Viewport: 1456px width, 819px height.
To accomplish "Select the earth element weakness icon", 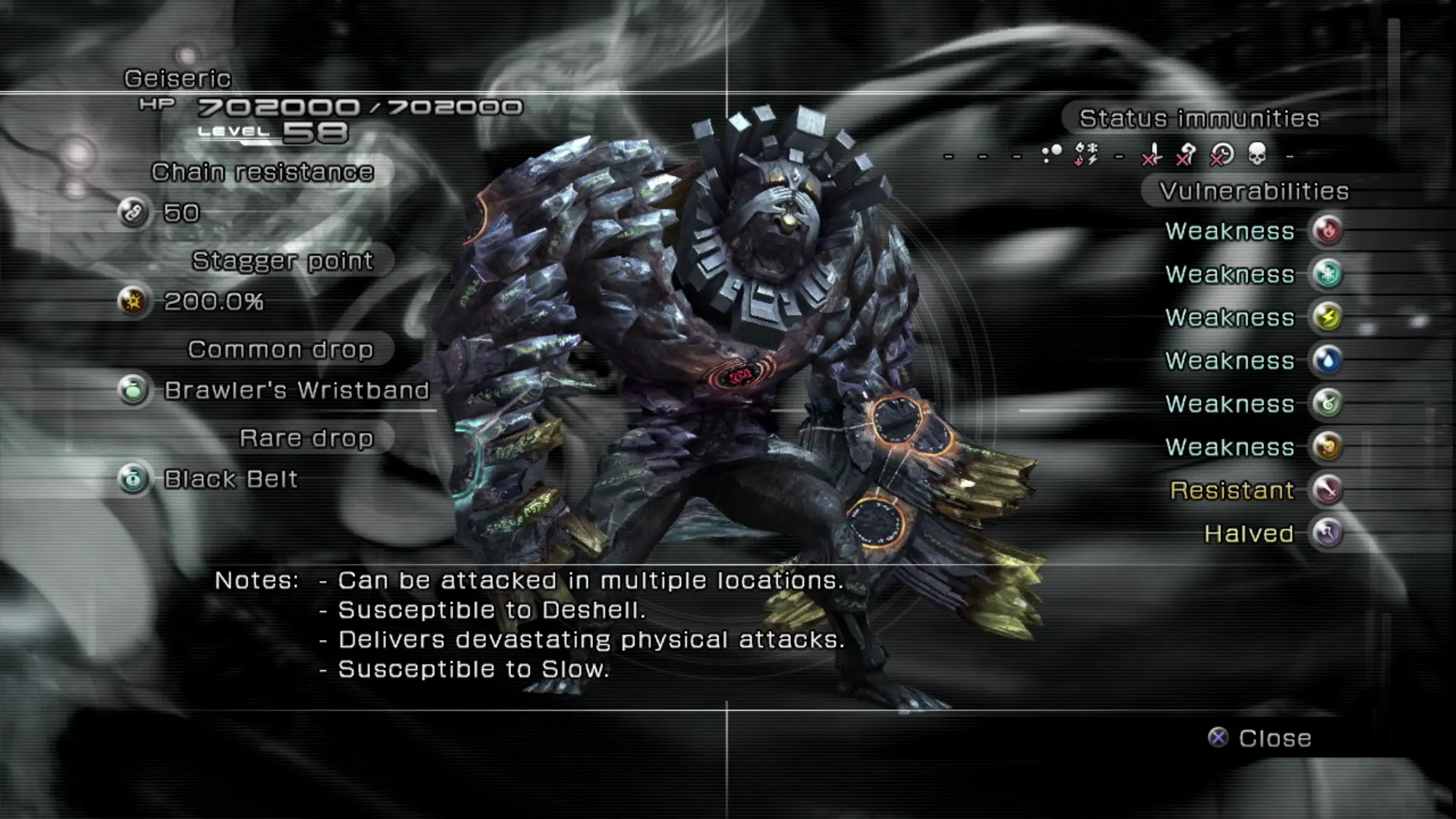I will 1327,447.
